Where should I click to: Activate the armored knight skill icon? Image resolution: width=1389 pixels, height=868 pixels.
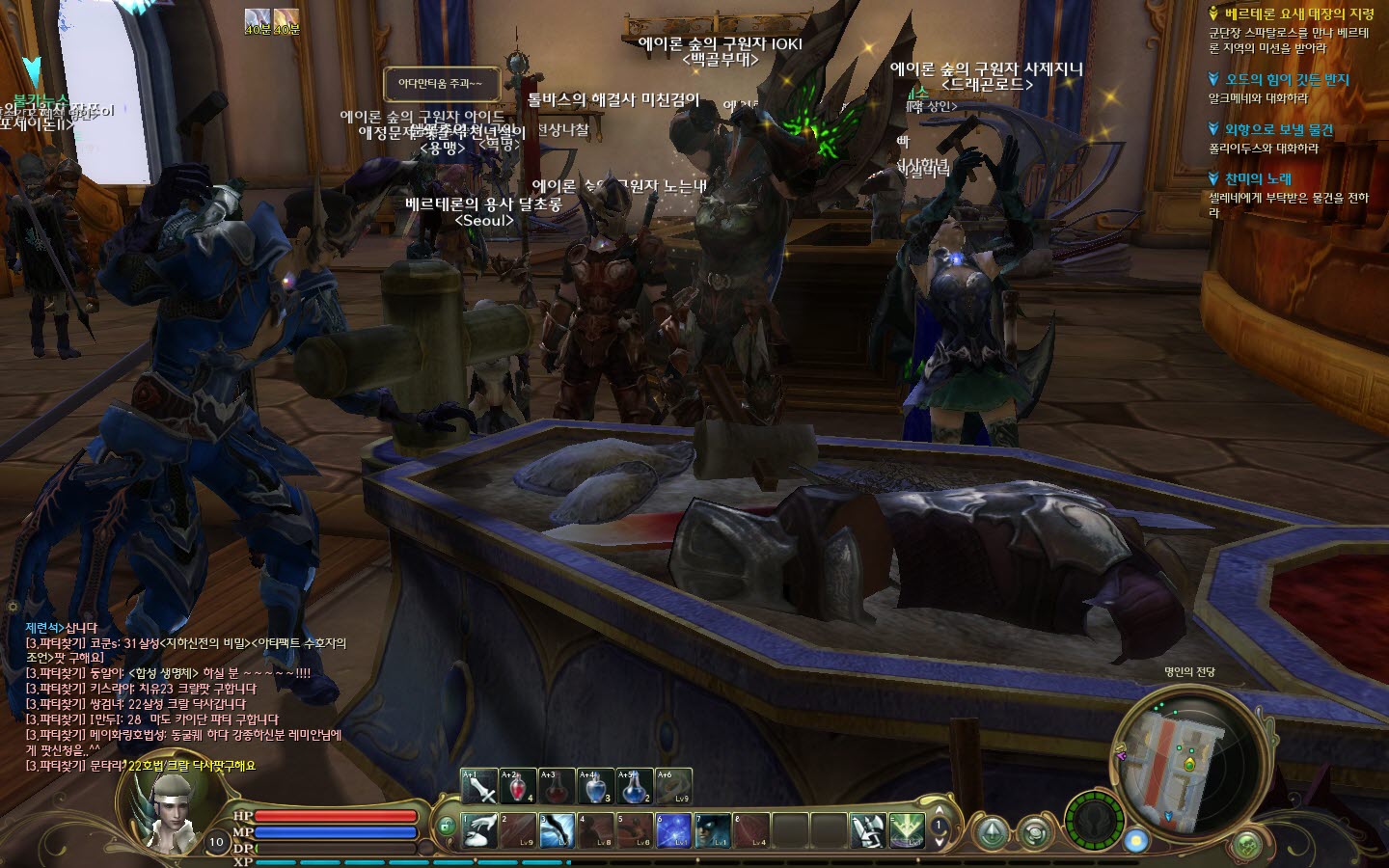point(867,830)
